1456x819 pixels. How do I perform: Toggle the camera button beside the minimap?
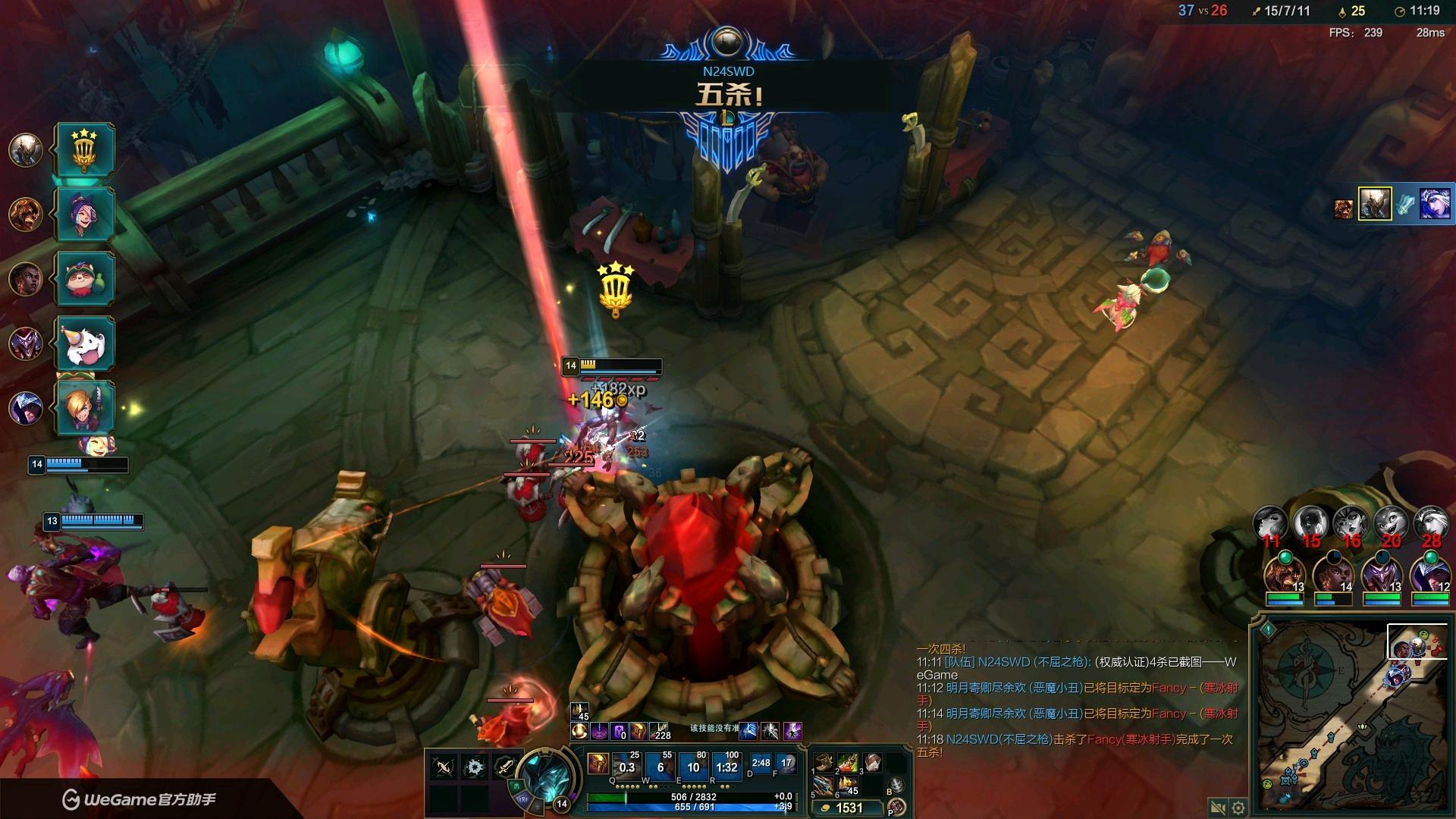(1218, 807)
